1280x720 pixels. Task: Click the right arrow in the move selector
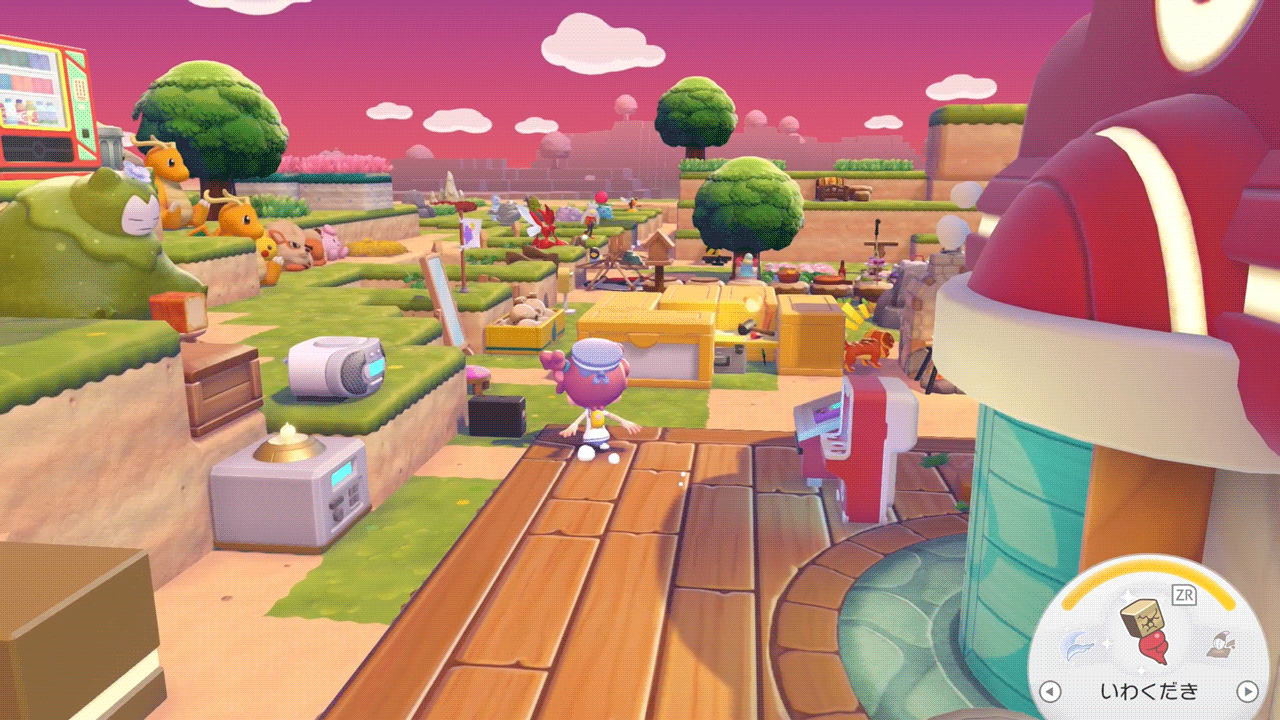(1247, 691)
